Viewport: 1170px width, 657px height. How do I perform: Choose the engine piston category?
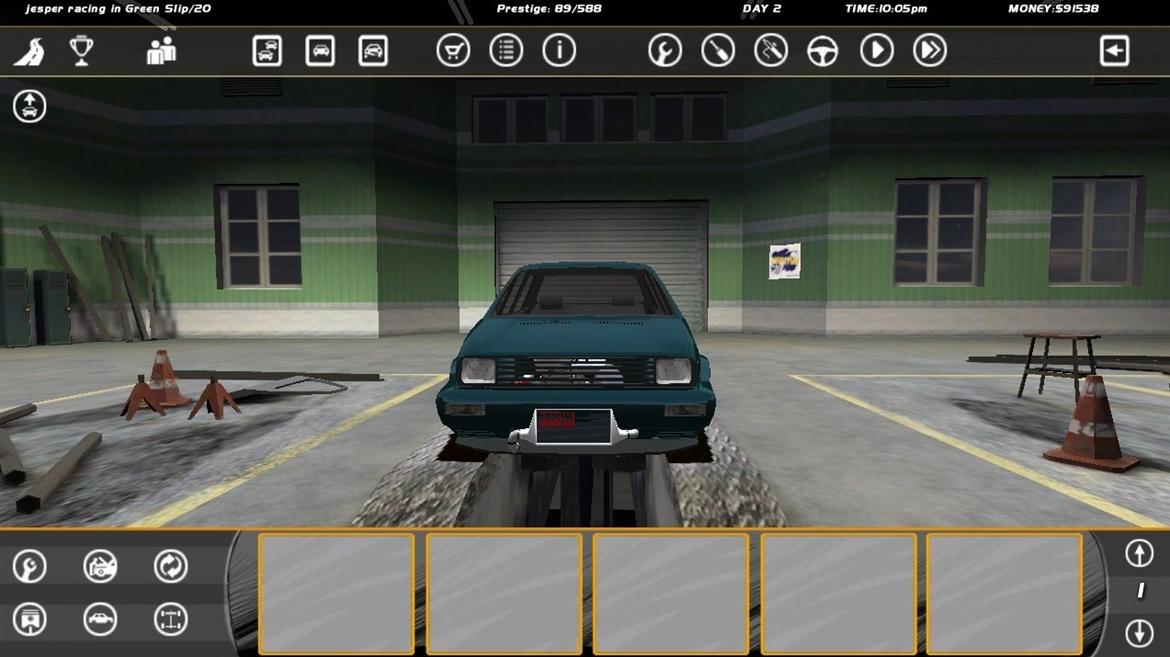pyautogui.click(x=29, y=620)
